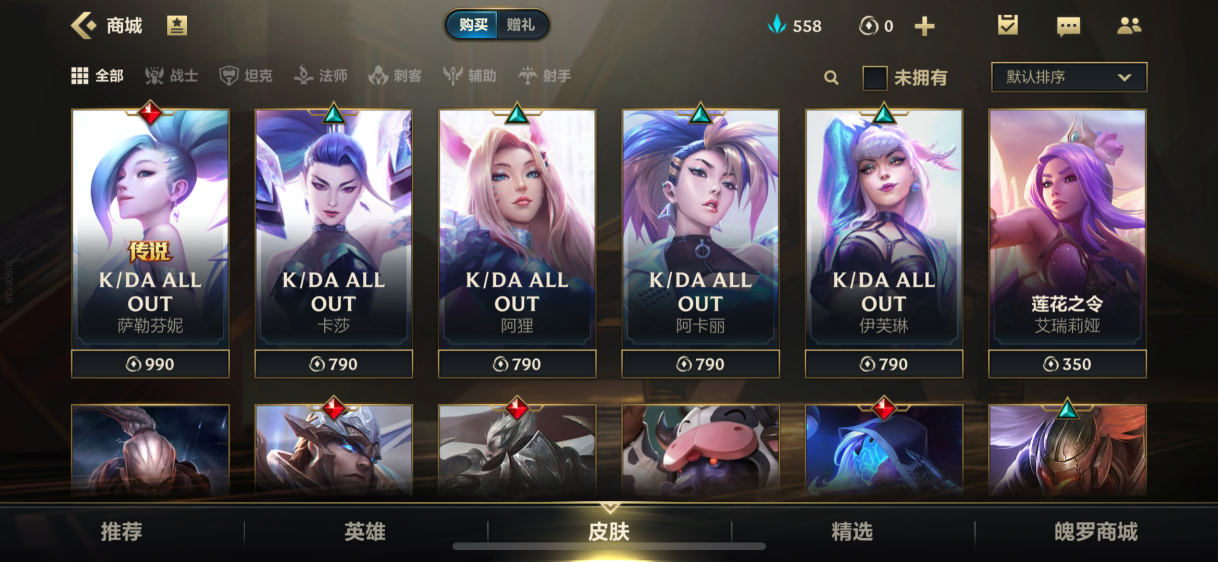Go to the 推荐 tab
Screen dimensions: 1218x562
point(122,532)
